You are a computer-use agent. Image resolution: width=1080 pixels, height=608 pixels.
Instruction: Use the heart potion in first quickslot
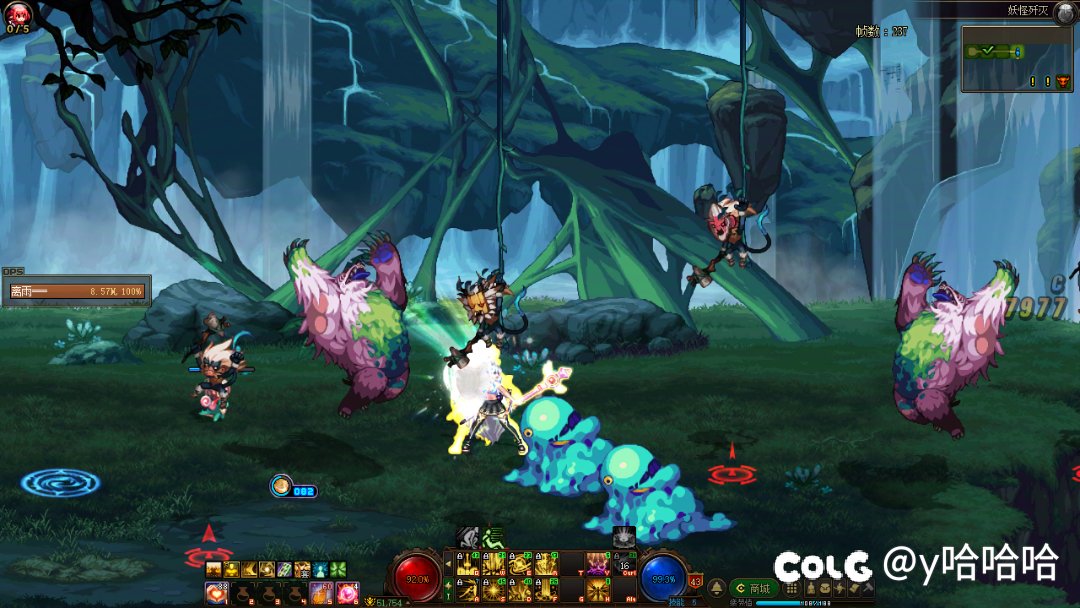coord(216,593)
